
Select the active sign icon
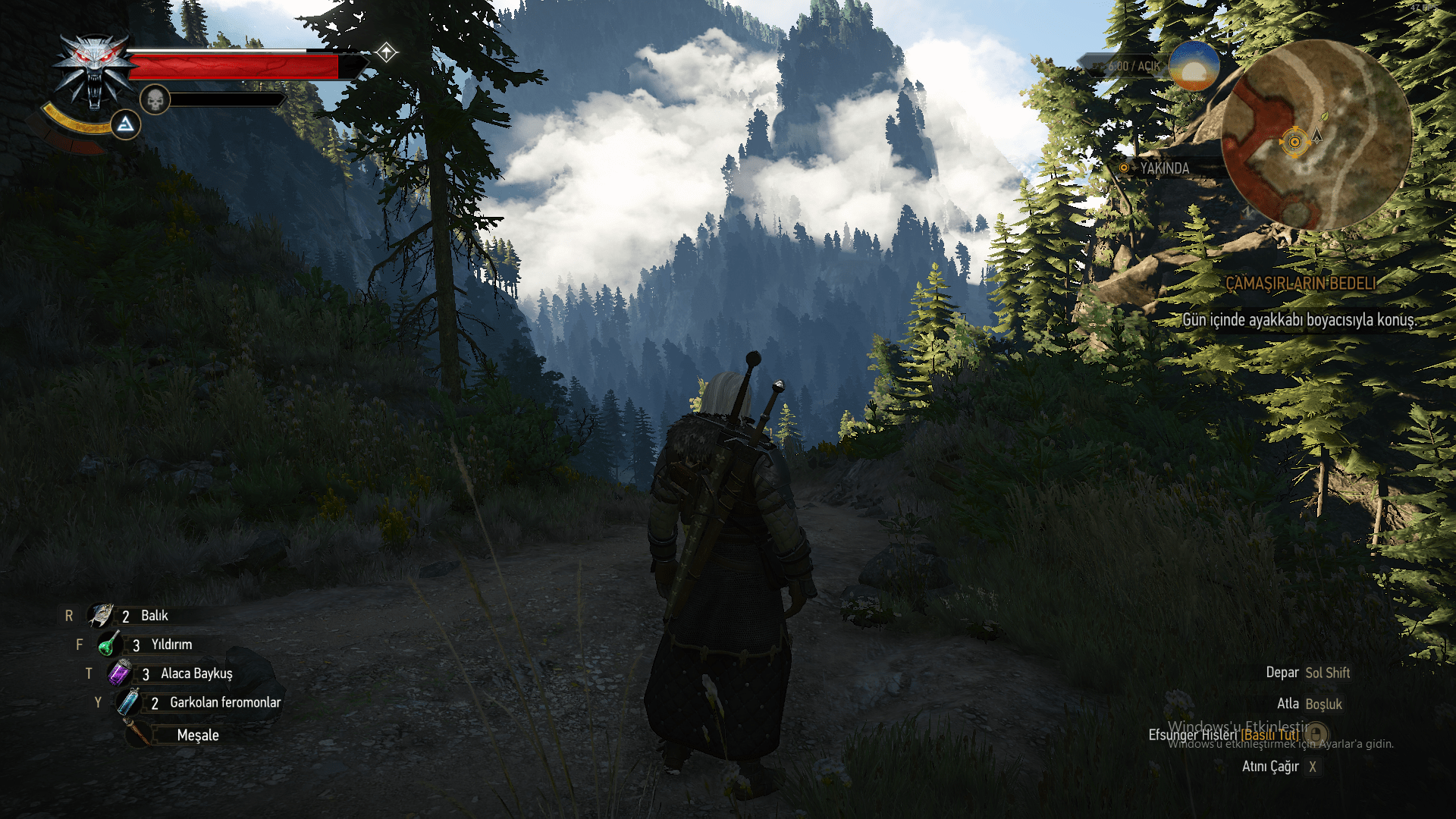pyautogui.click(x=125, y=124)
